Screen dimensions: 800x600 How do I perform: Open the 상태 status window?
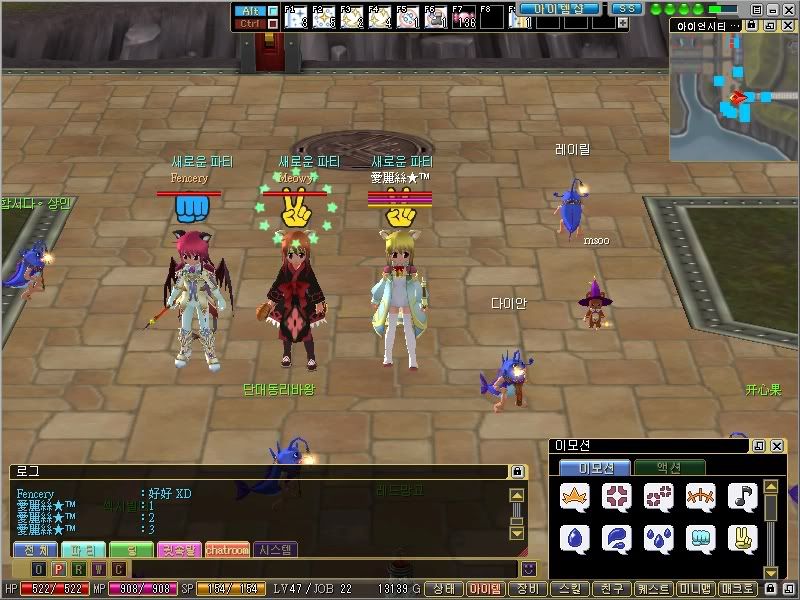[x=444, y=590]
